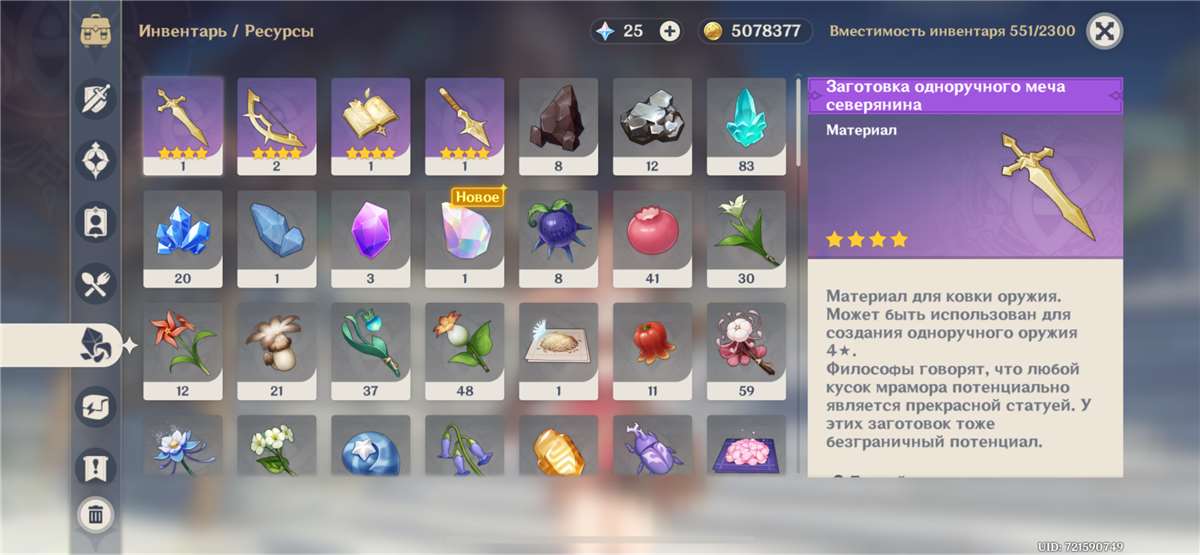Open the Food tab with fork and knife
The height and width of the screenshot is (555, 1200).
97,283
